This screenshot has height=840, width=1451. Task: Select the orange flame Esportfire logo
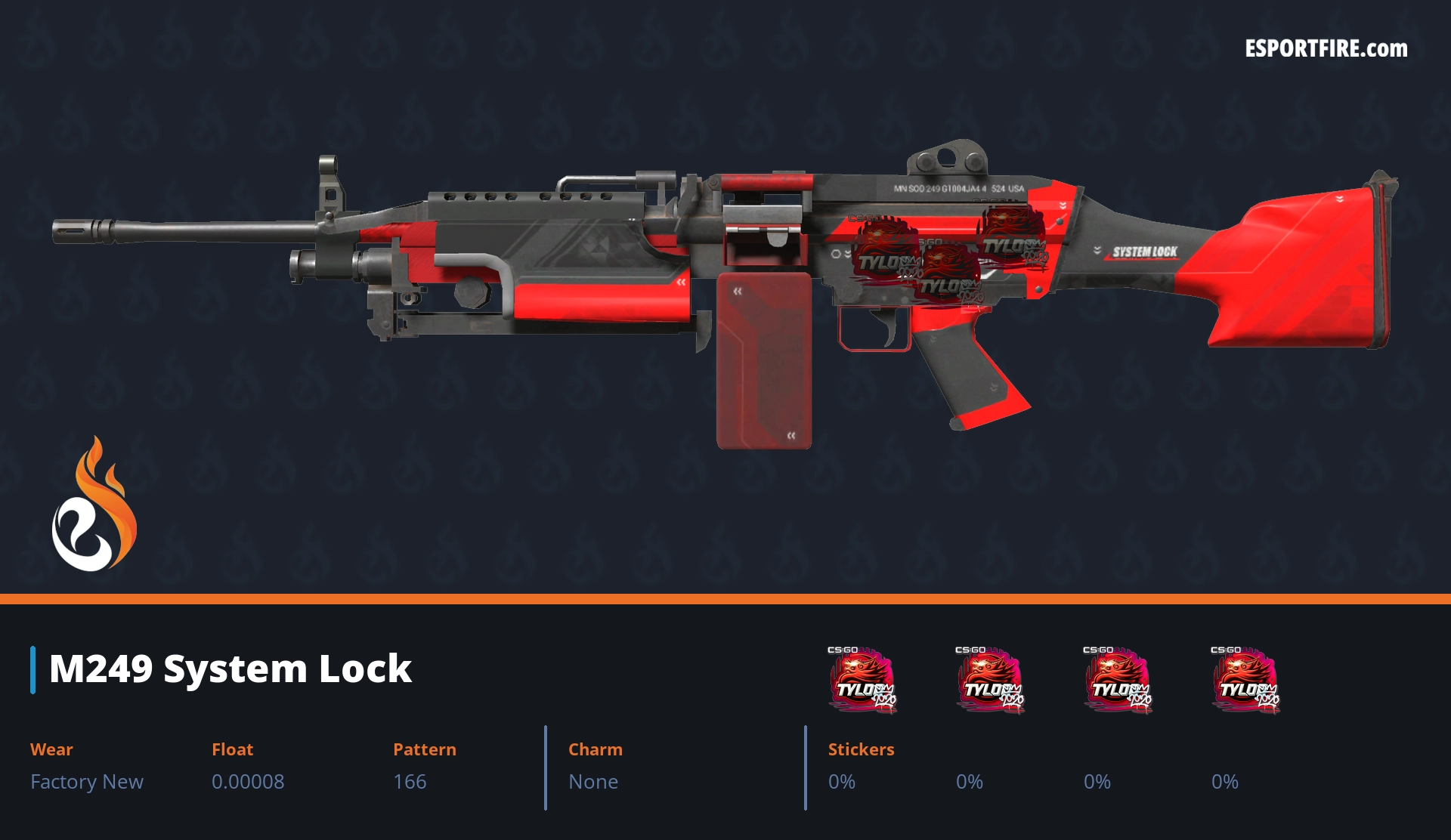pyautogui.click(x=94, y=505)
